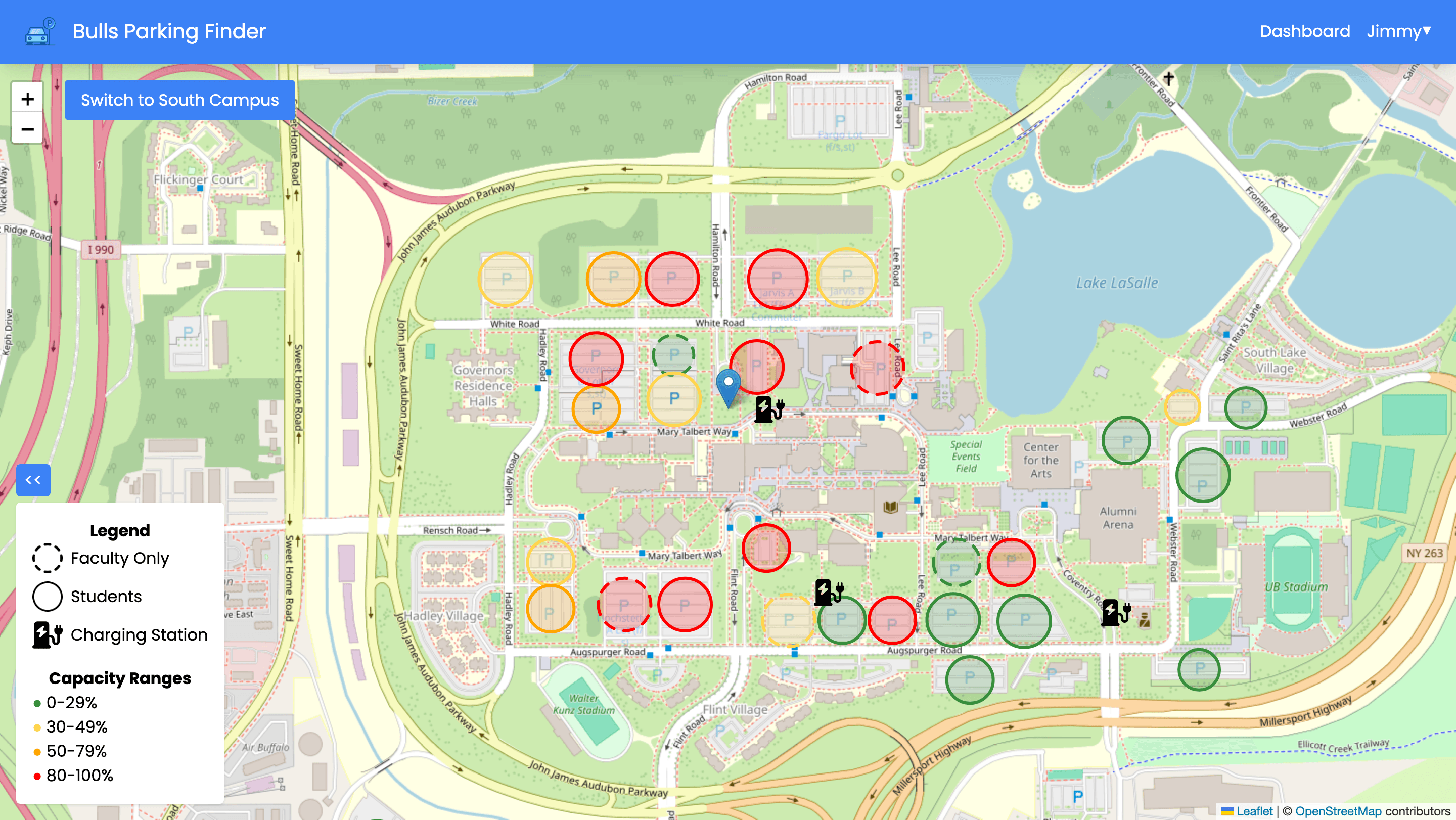Select the red Jarvis A Commuter Lot circle
The image size is (1456, 820).
(x=777, y=278)
